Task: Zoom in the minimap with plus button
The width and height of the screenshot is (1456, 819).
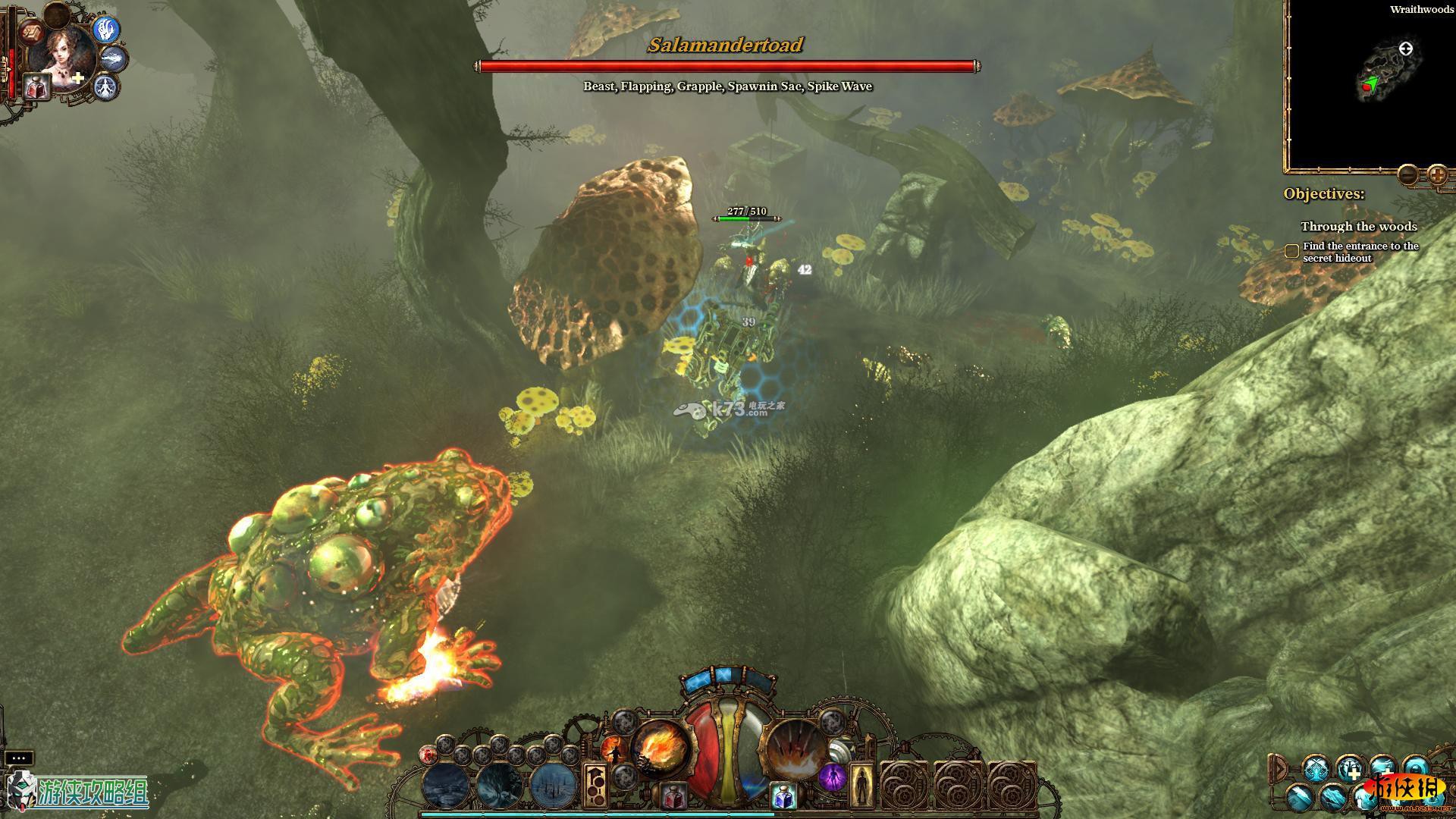Action: point(1437,175)
